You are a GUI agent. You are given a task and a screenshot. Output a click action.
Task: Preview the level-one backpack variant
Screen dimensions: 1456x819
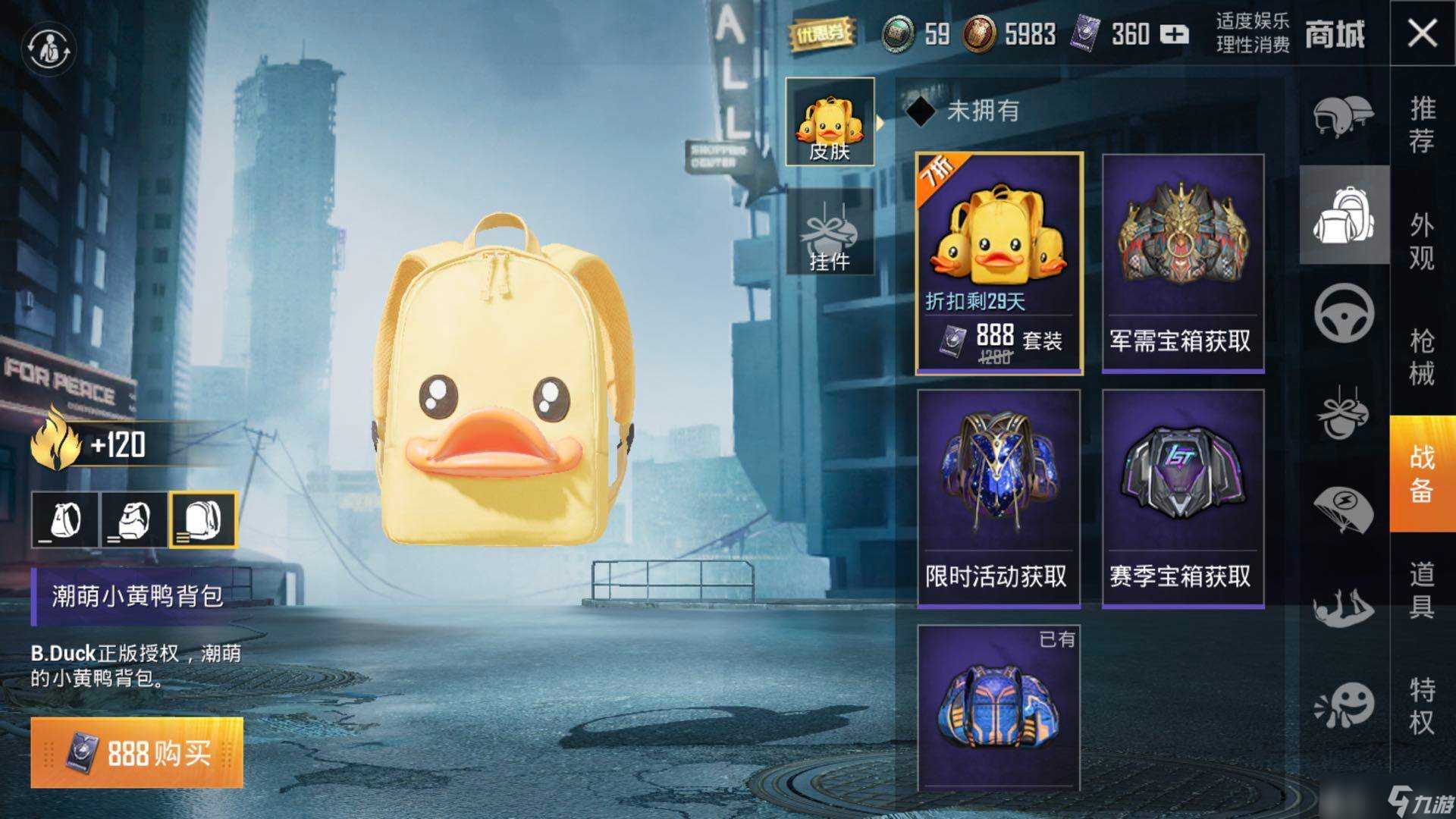pyautogui.click(x=64, y=520)
